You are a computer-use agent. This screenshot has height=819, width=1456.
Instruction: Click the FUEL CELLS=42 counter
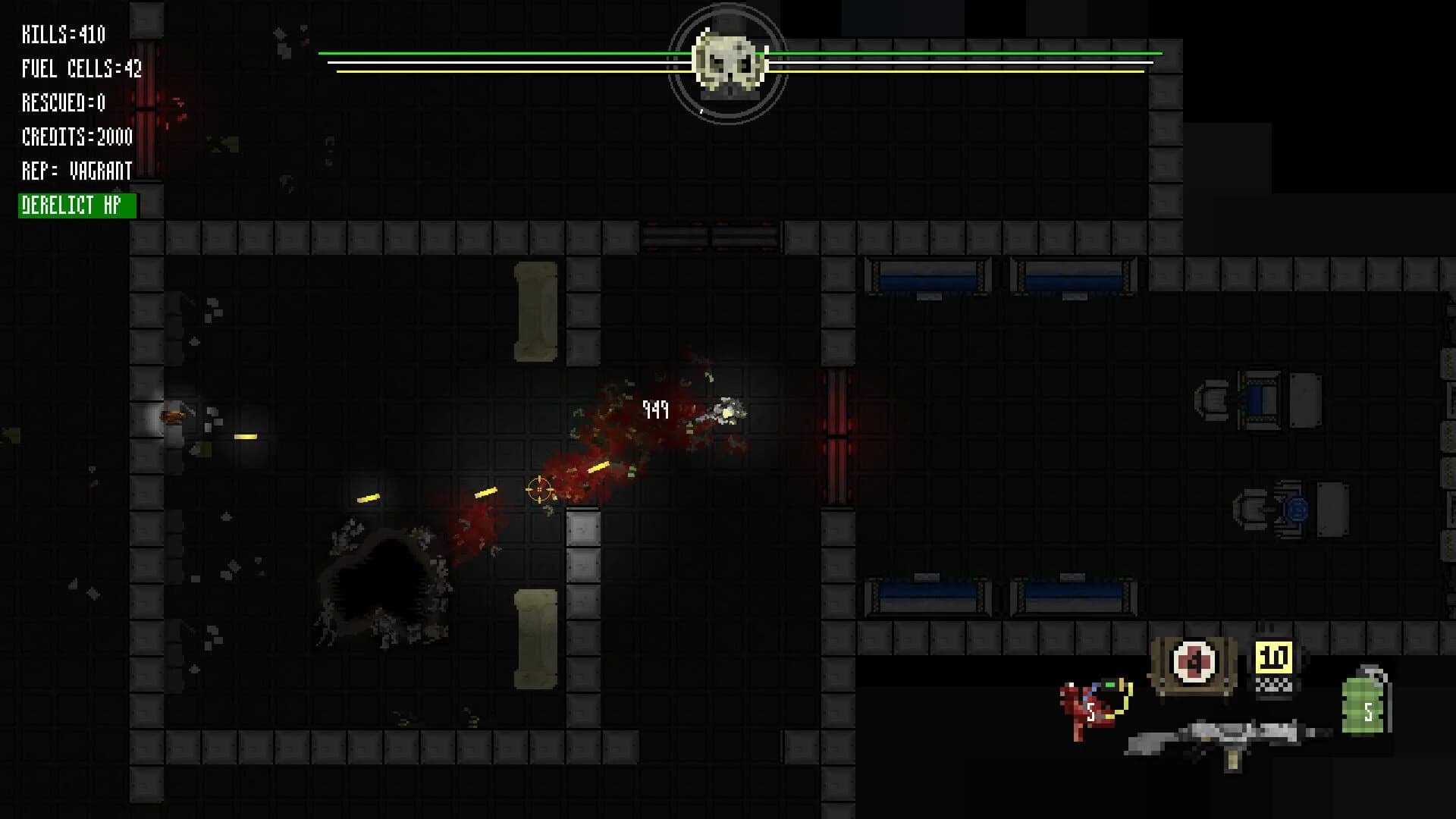[82, 68]
